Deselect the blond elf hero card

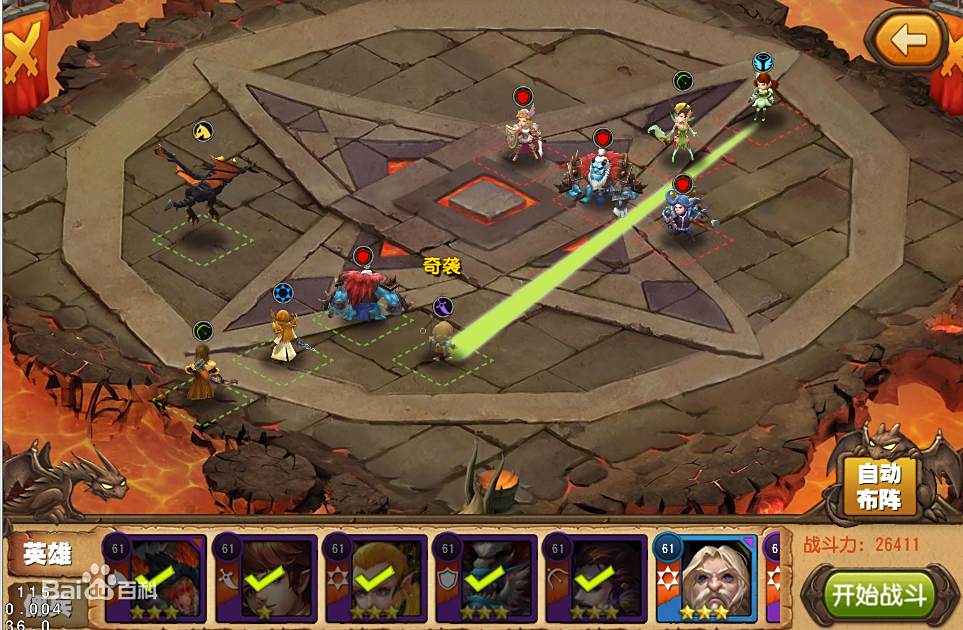point(376,580)
